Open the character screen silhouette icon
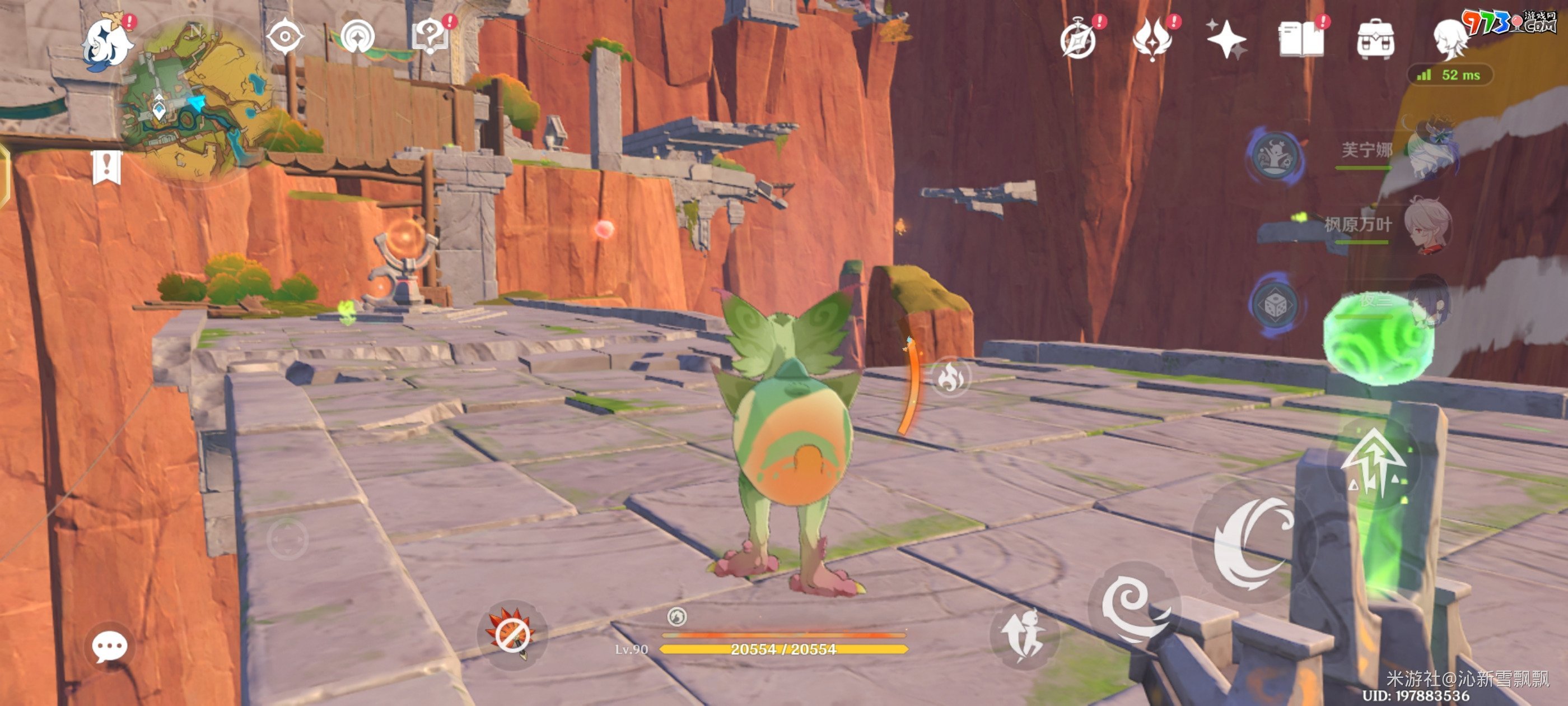This screenshot has height=706, width=1568. click(1449, 39)
